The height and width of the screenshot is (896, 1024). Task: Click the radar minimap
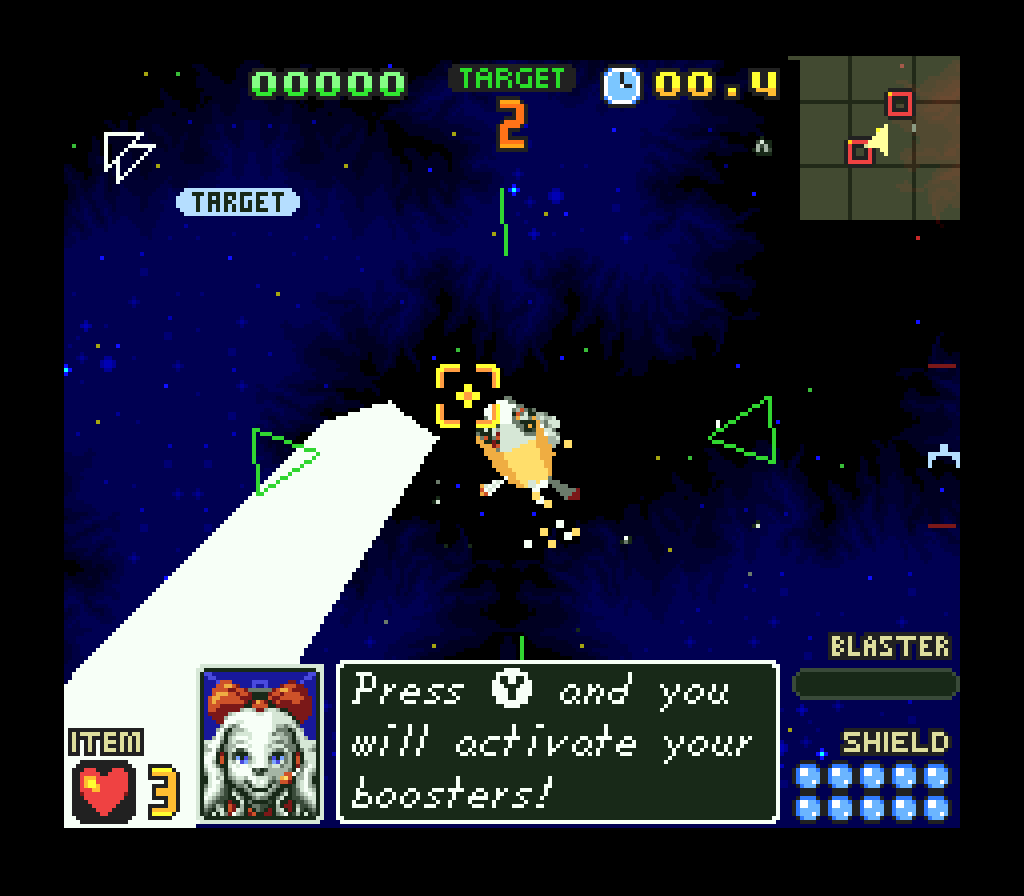pyautogui.click(x=879, y=138)
